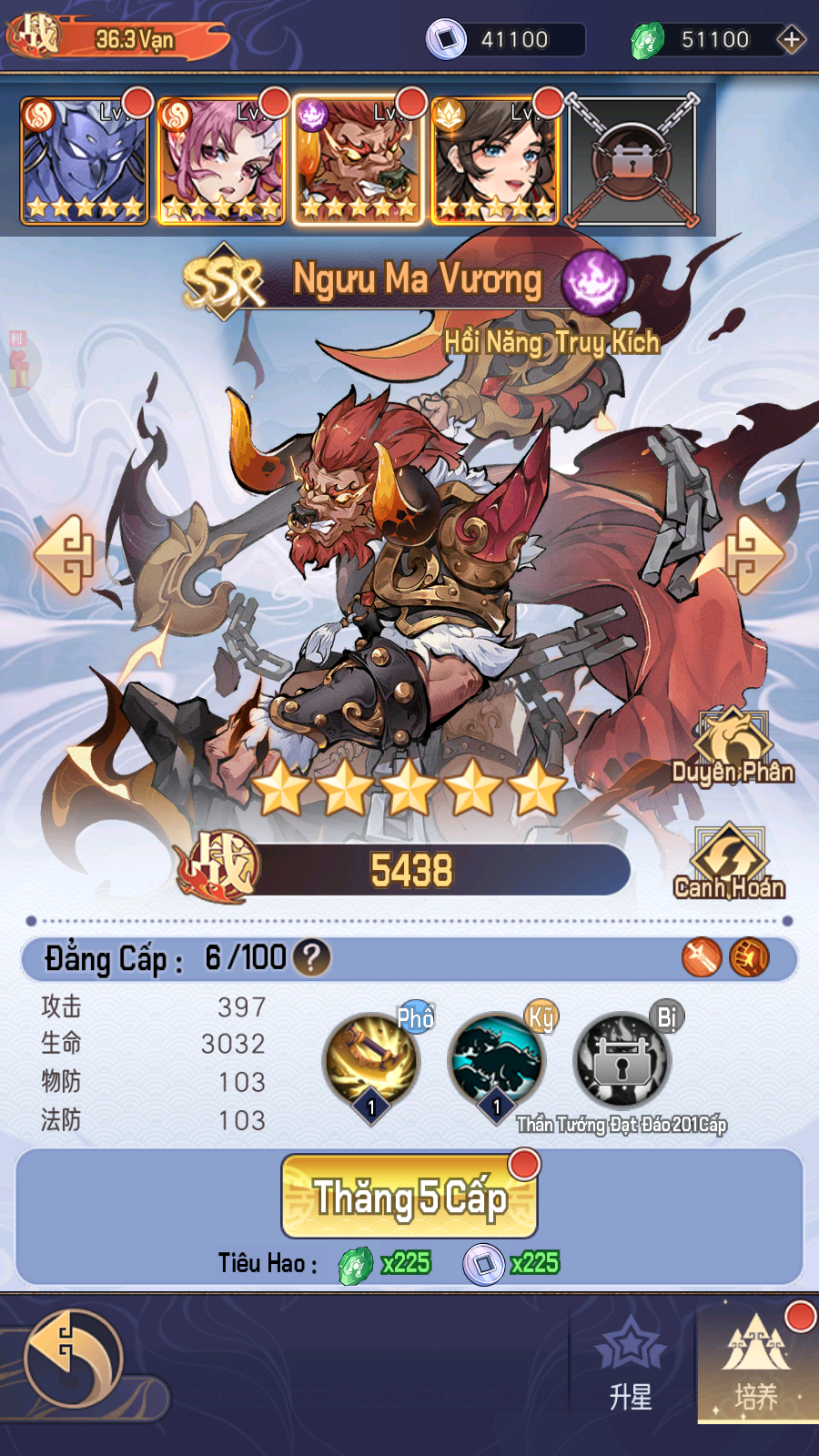The width and height of the screenshot is (819, 1456).
Task: Open the Canh Hoán swap option
Action: pyautogui.click(x=729, y=863)
